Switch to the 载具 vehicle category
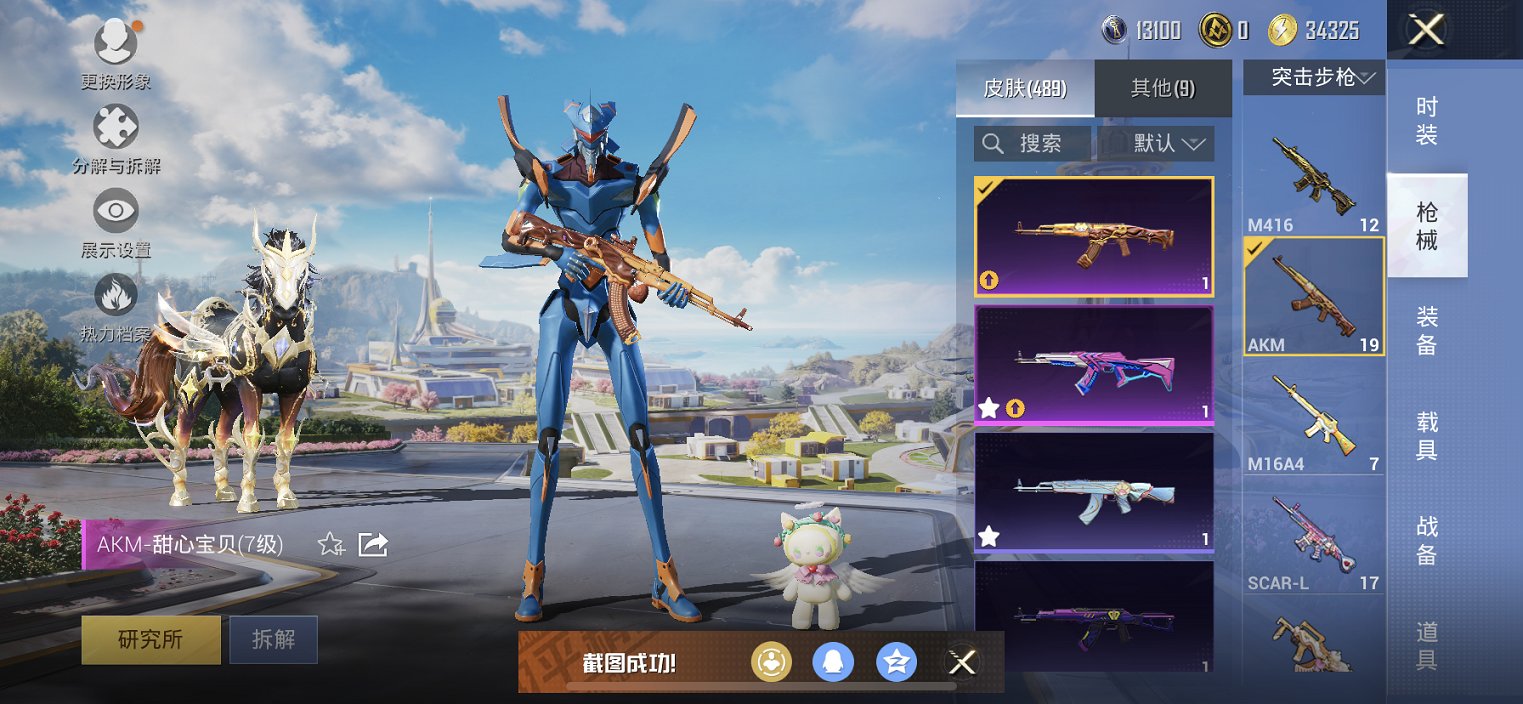Screen dimensions: 1523x704 tap(1427, 436)
